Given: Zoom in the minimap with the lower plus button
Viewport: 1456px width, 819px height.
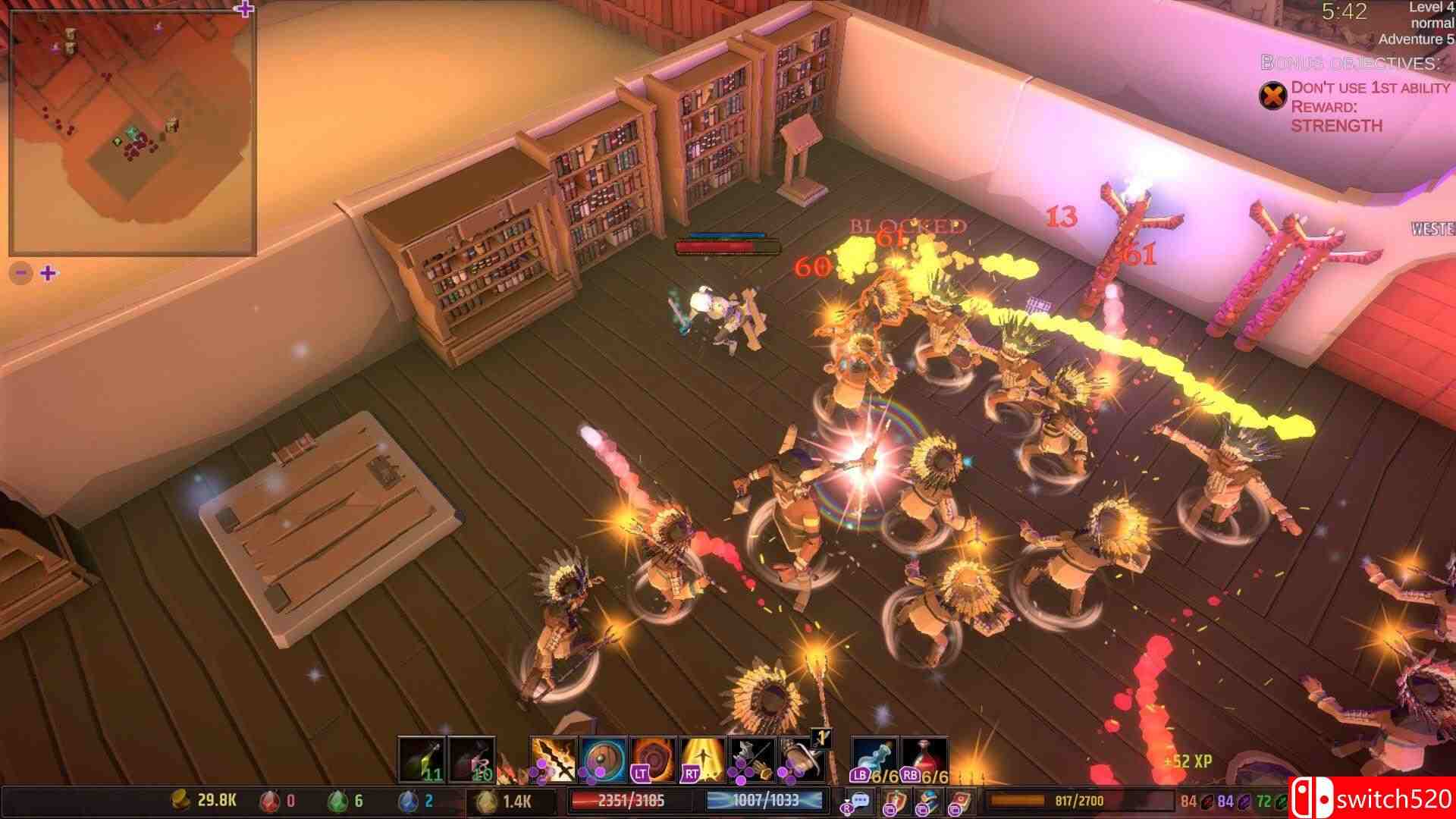Looking at the screenshot, I should click(x=48, y=273).
